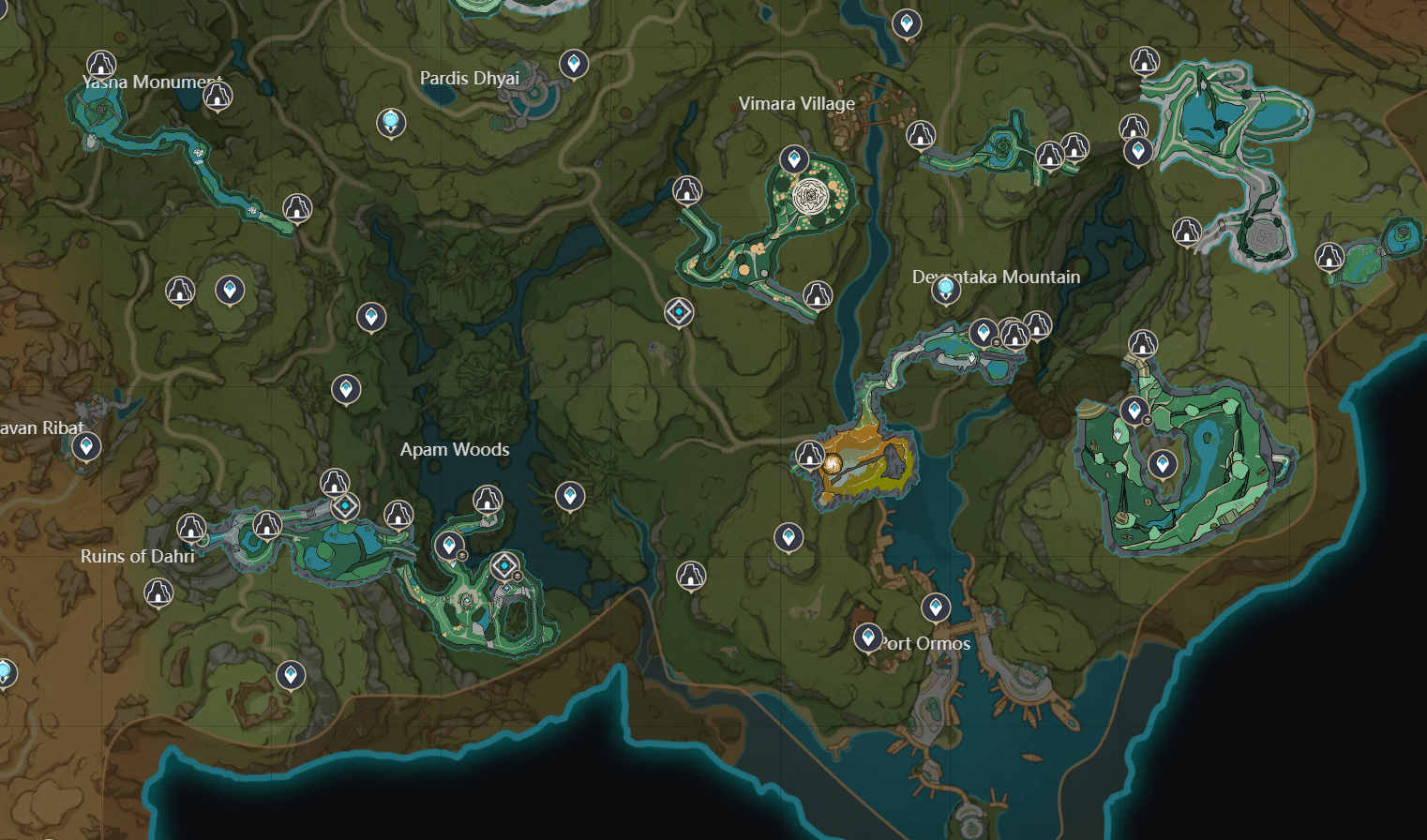Image resolution: width=1427 pixels, height=840 pixels.
Task: Click the Apam Woods text label
Action: (454, 449)
